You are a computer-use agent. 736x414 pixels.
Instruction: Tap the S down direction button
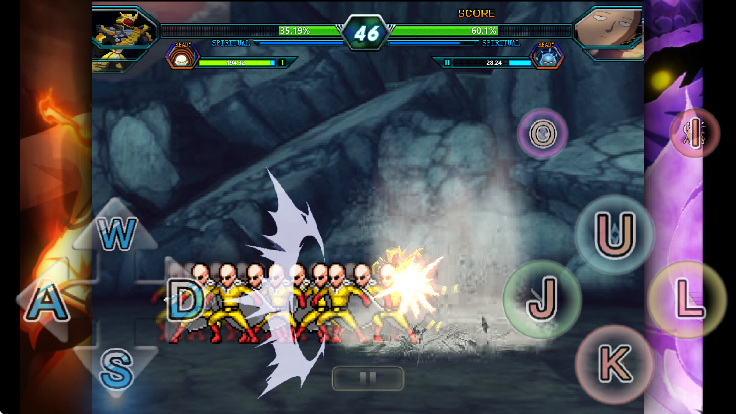tap(116, 369)
